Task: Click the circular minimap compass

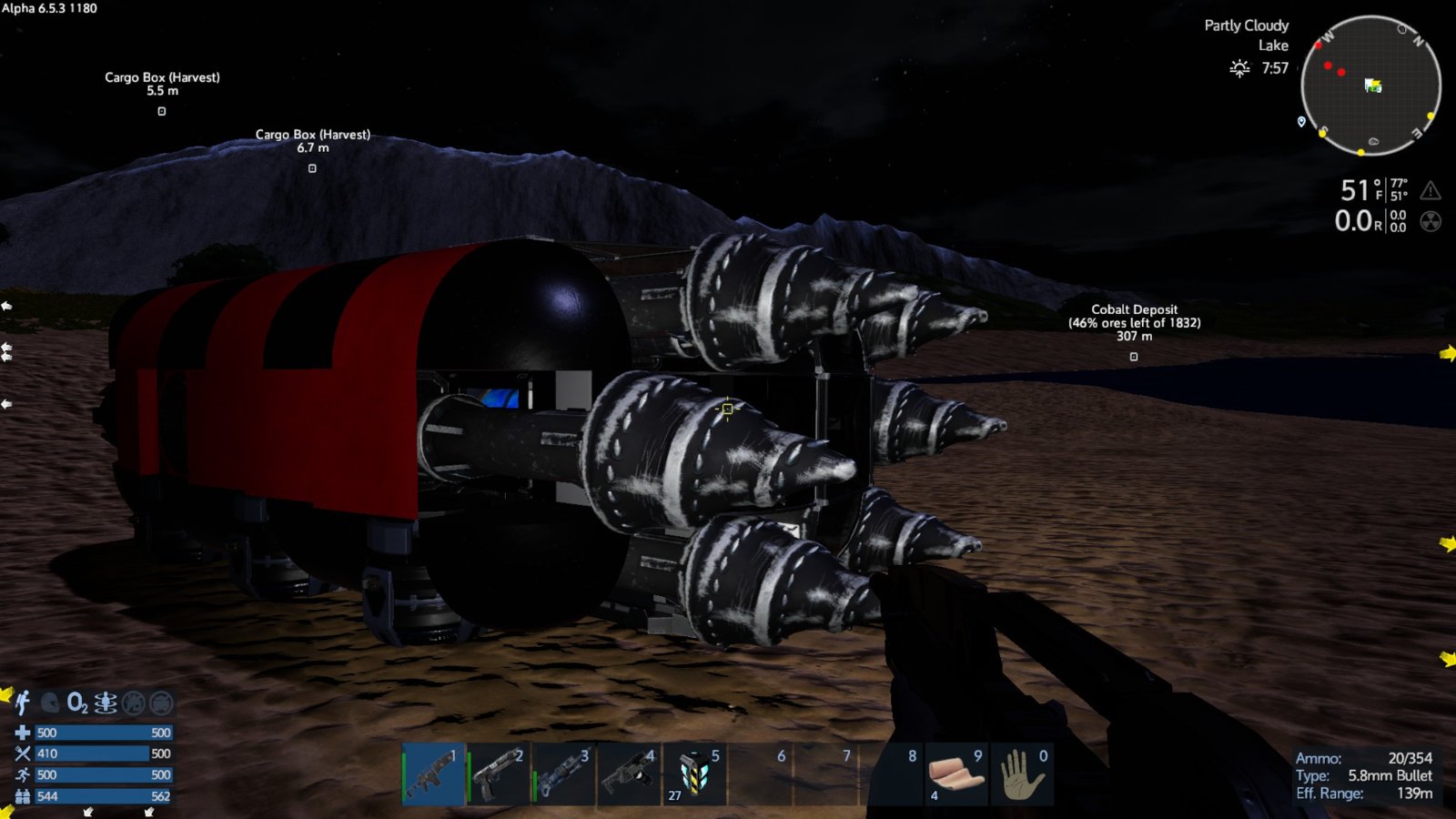Action: (x=1370, y=86)
